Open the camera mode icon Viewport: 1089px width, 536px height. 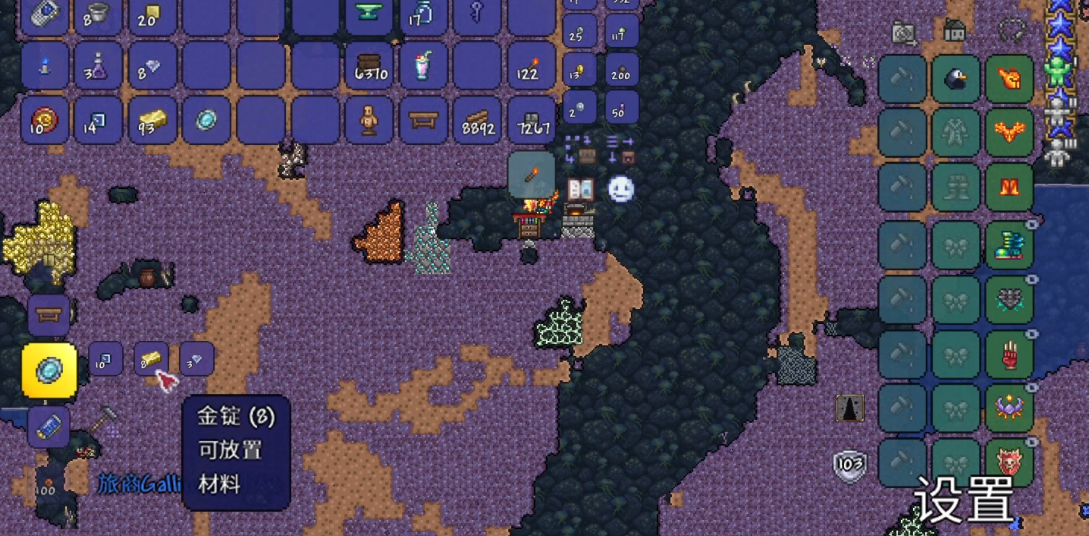pyautogui.click(x=904, y=33)
